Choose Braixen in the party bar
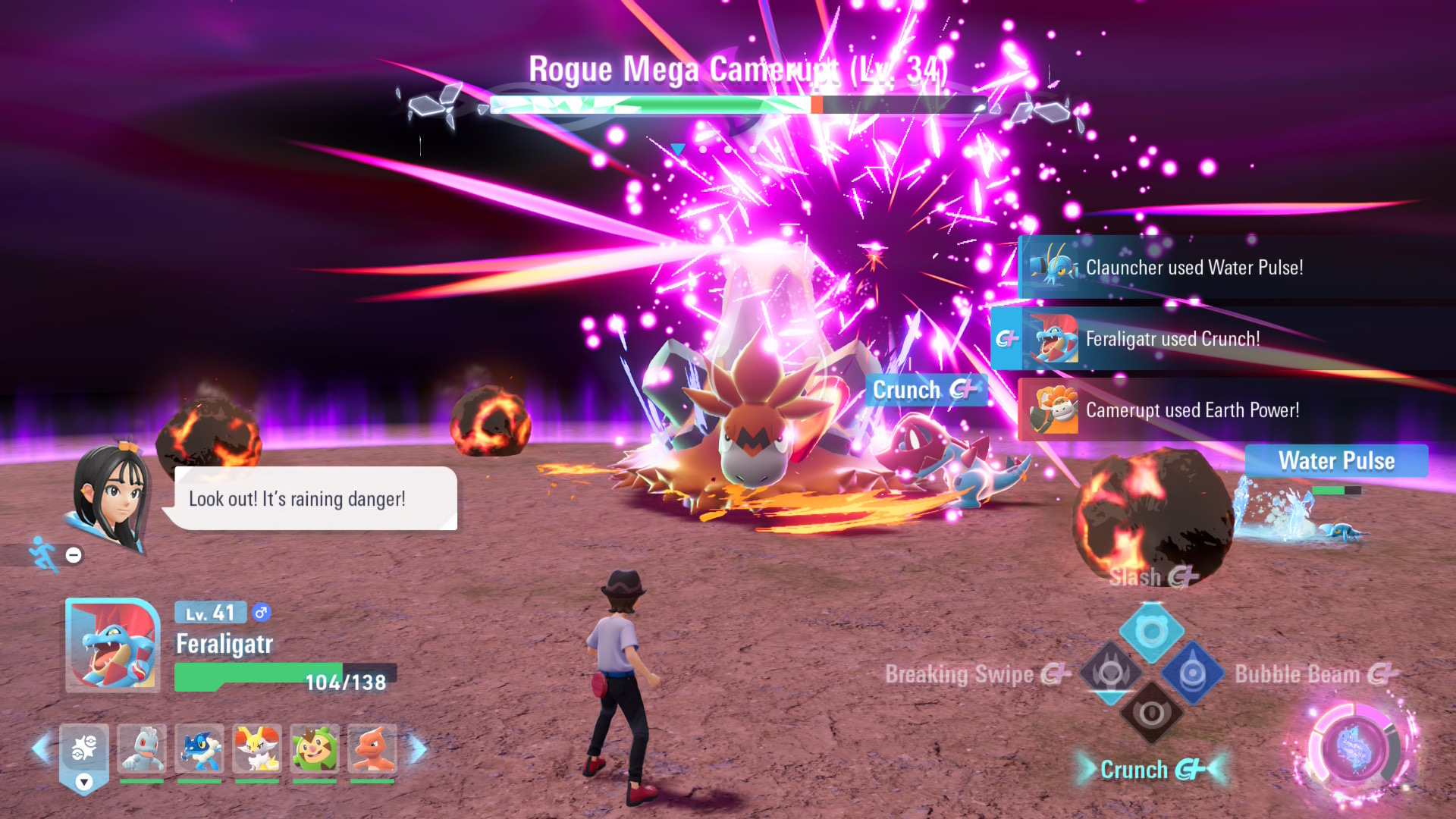This screenshot has width=1456, height=819. [257, 749]
